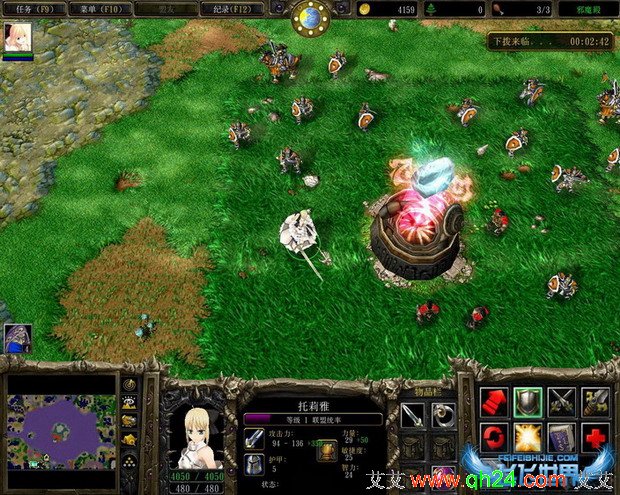
Task: Select the purple orb inventory item
Action: point(443,474)
